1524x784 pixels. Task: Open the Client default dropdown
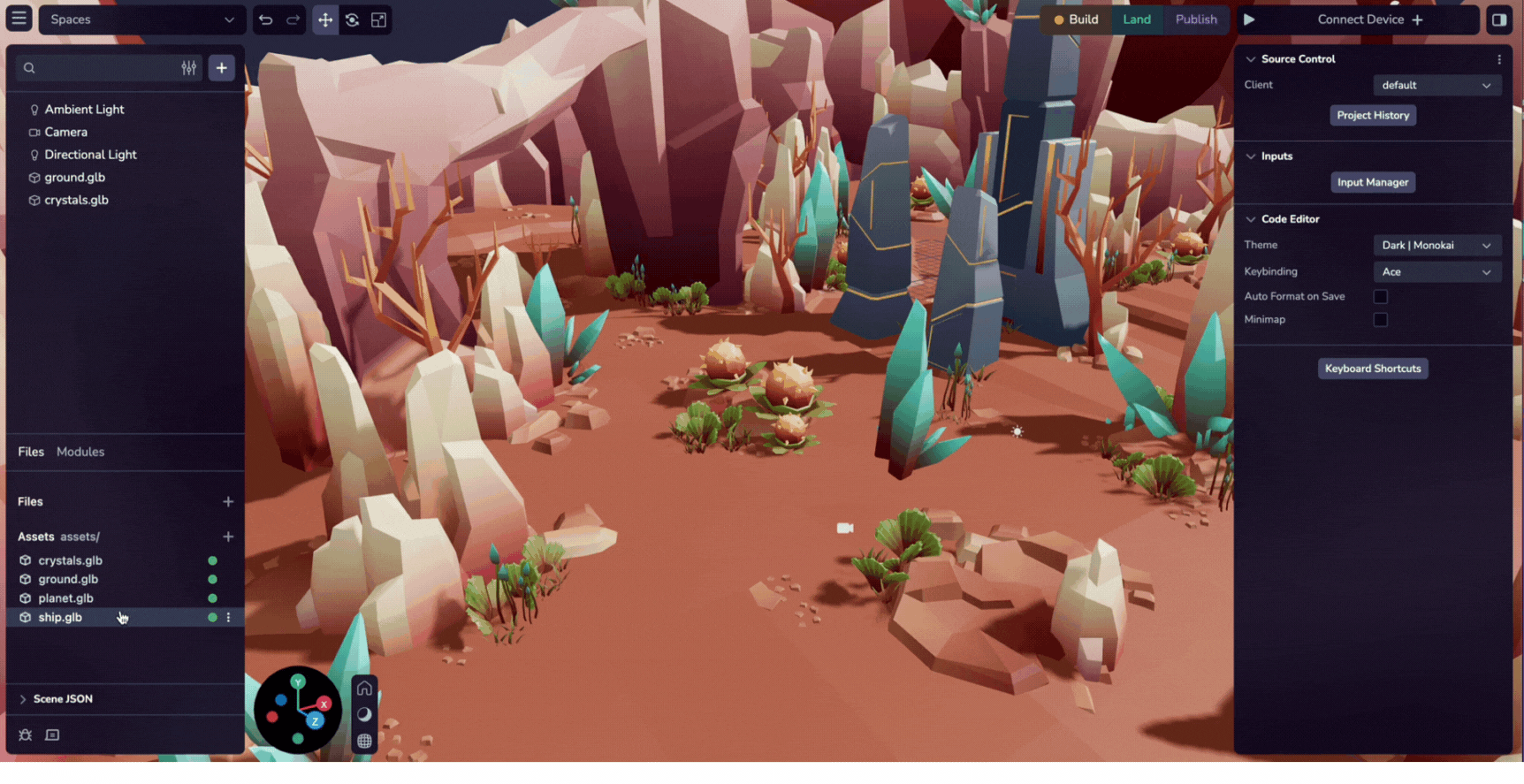click(1436, 85)
